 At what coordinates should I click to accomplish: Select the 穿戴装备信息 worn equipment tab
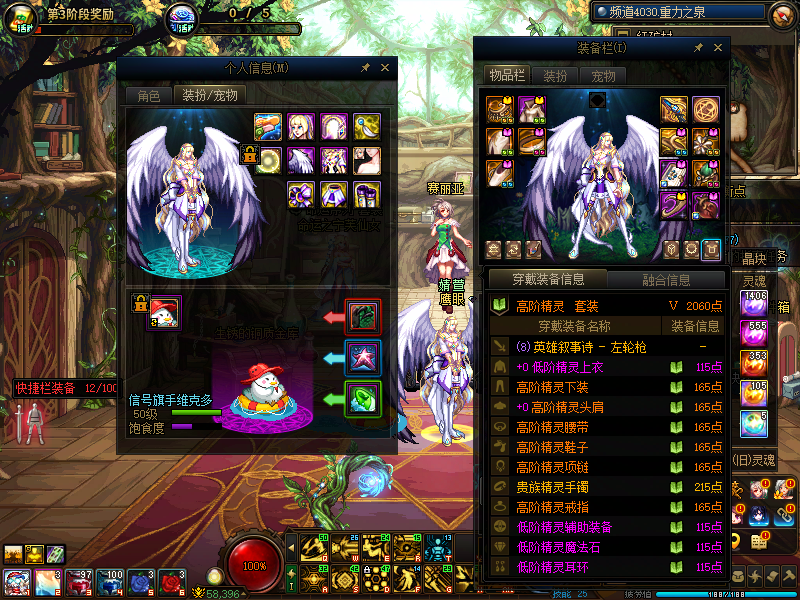(547, 280)
